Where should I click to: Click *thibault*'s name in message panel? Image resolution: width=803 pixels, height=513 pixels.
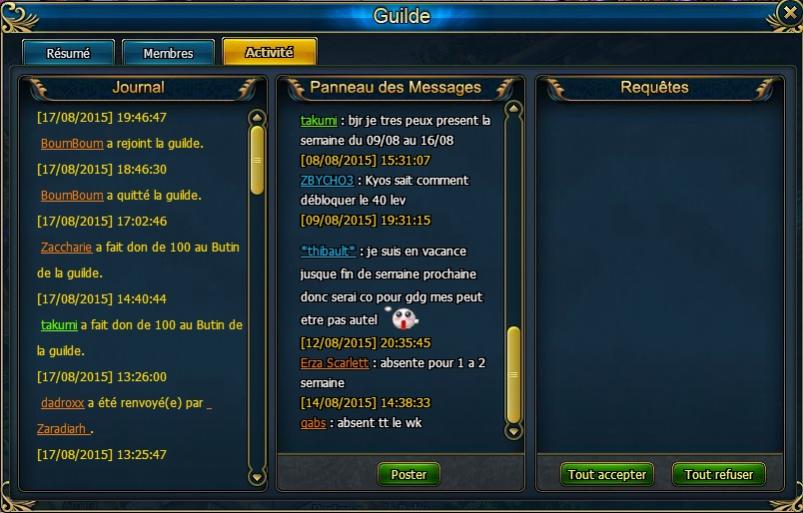pyautogui.click(x=328, y=251)
